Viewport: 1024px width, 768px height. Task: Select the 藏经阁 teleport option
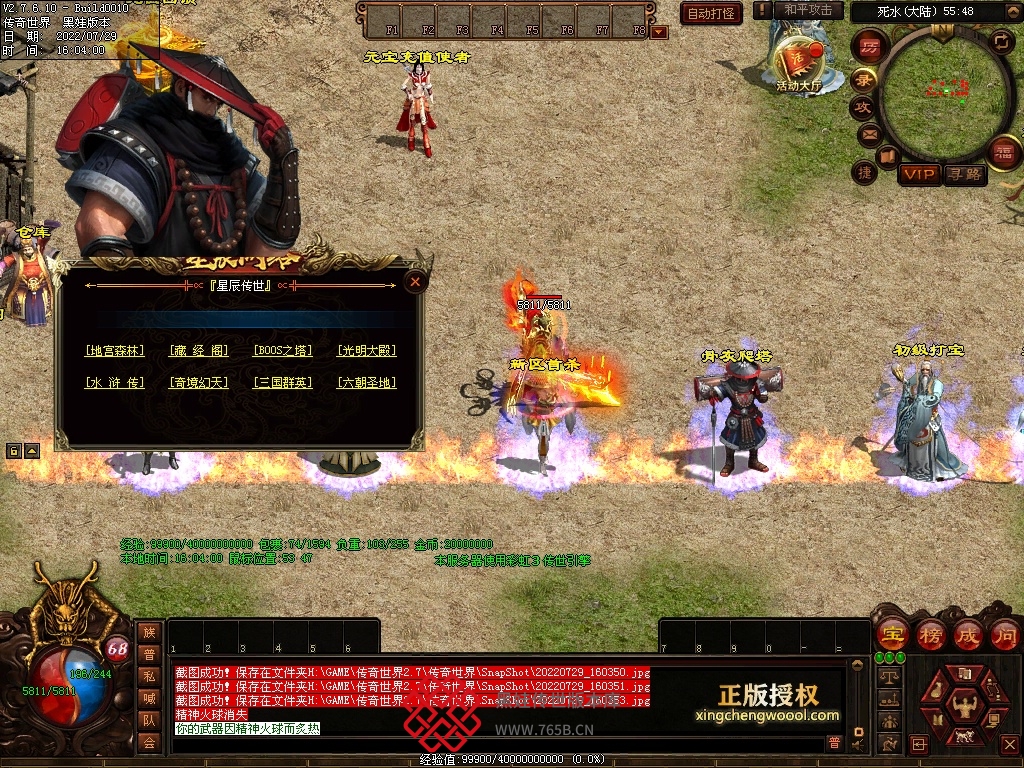click(199, 351)
